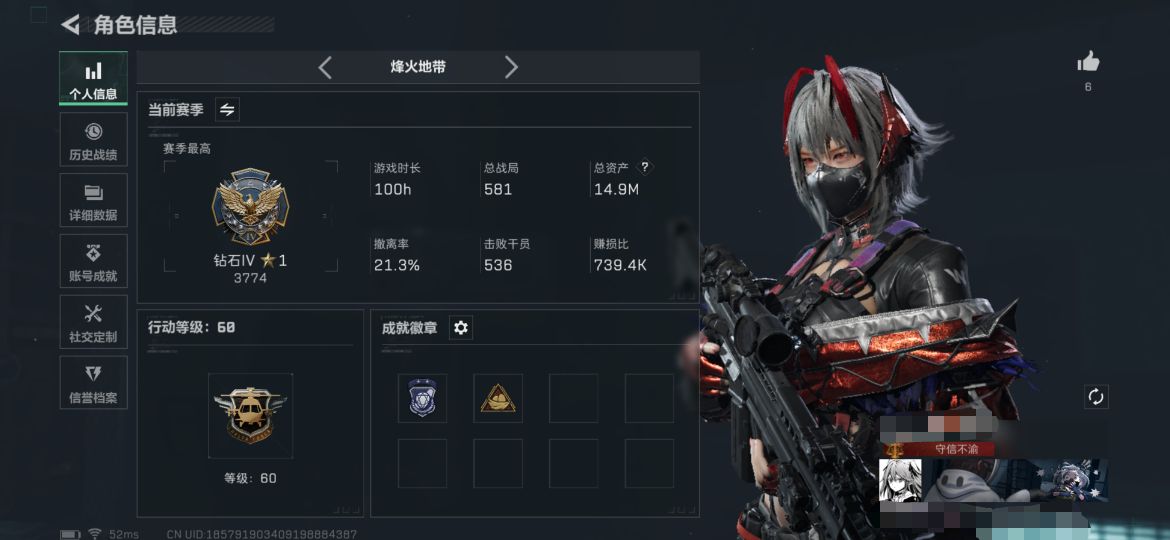Give a thumbs-up like to this profile
1170x540 pixels.
pyautogui.click(x=1088, y=63)
